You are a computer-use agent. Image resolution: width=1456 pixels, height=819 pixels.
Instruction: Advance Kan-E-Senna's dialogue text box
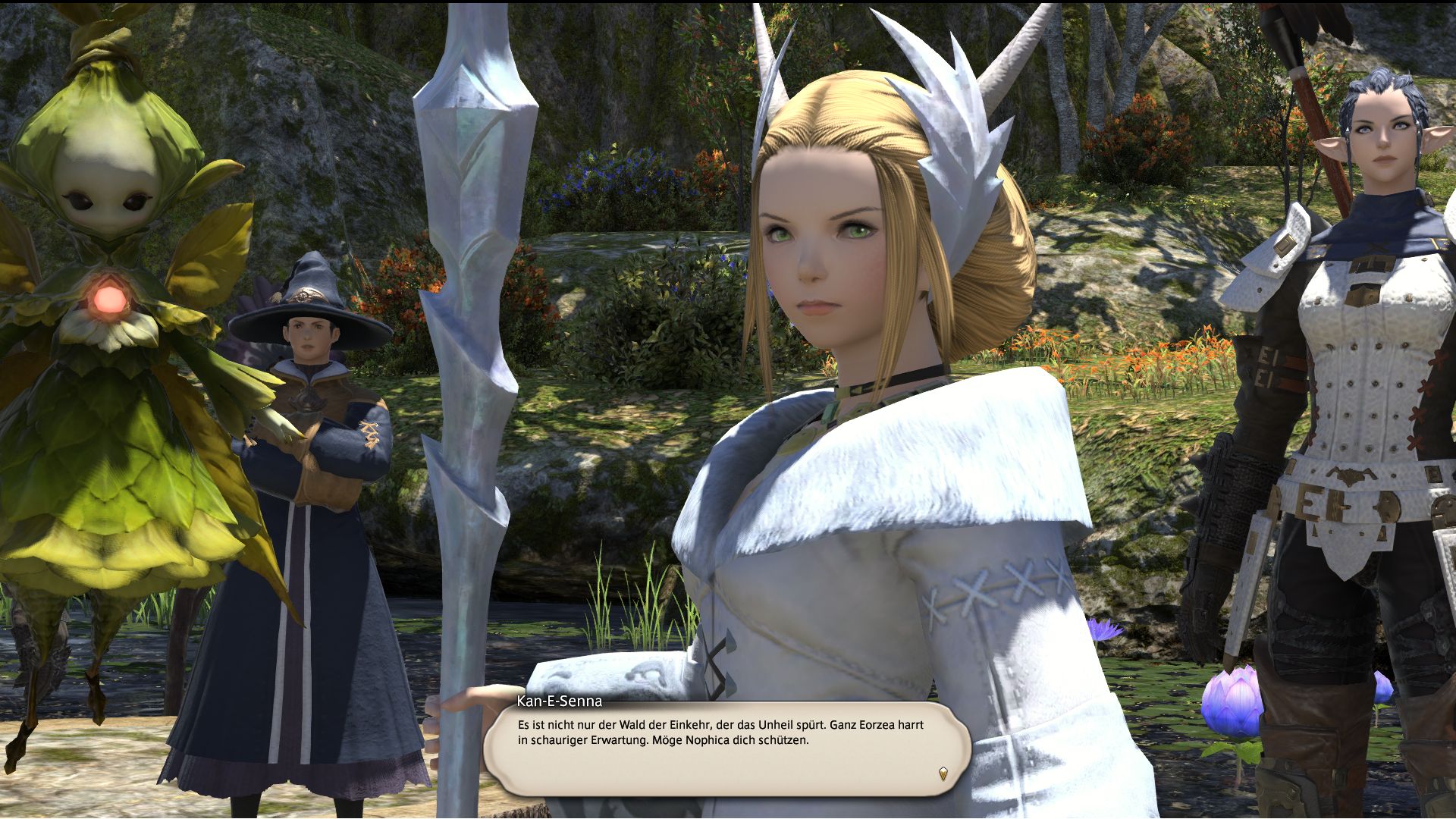click(726, 748)
